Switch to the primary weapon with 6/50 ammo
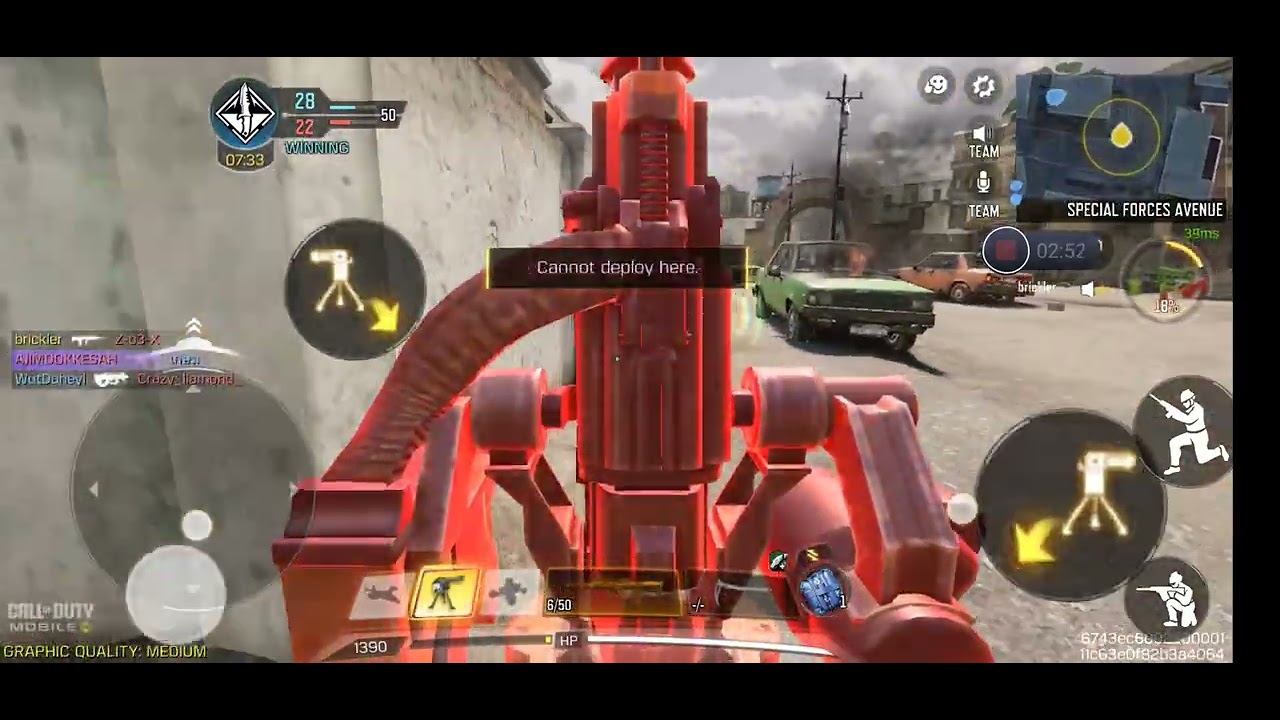Screen dimensions: 1280x720 click(612, 594)
